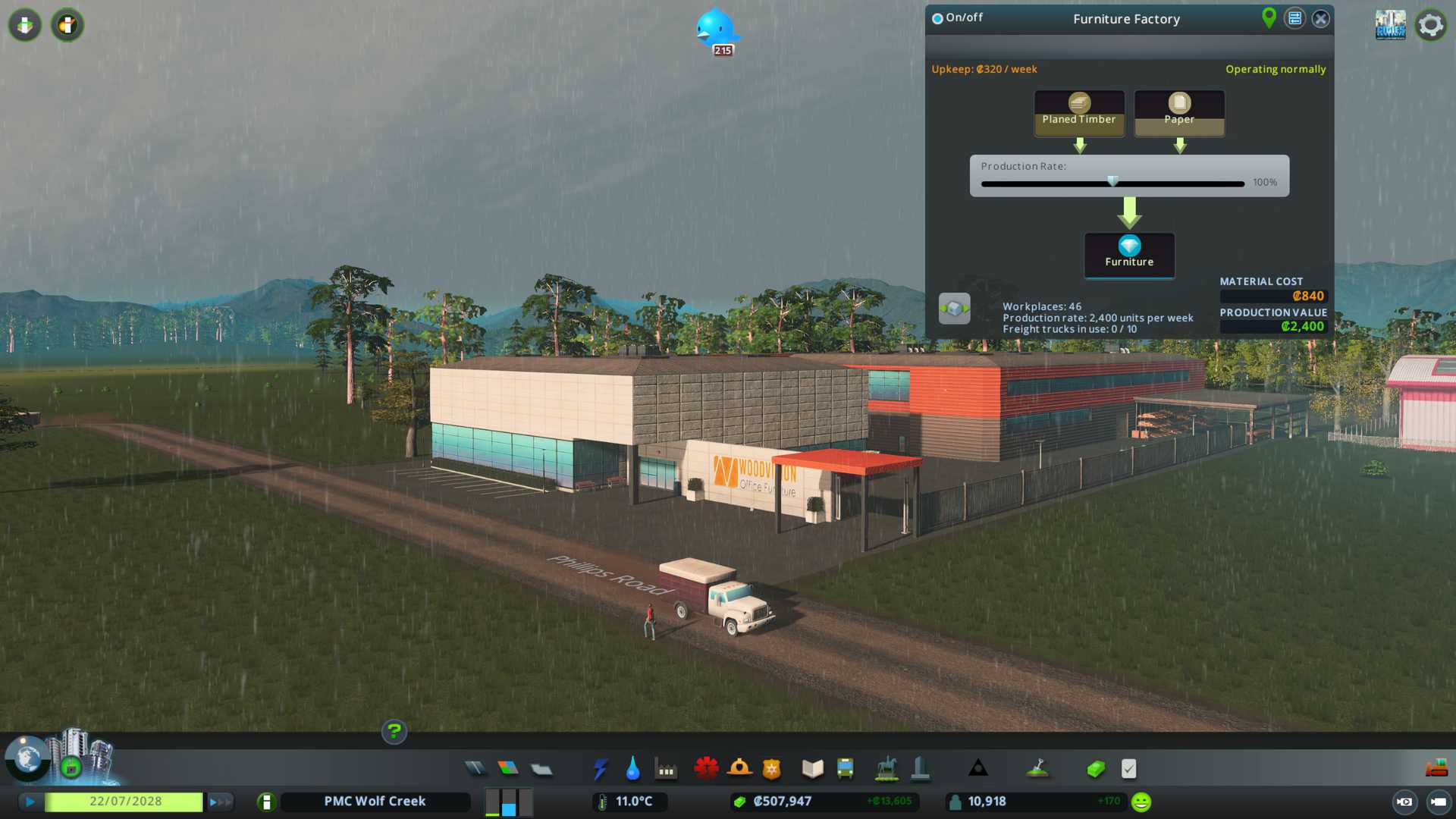
Task: Adjust the Production Rate slider
Action: (x=1112, y=182)
